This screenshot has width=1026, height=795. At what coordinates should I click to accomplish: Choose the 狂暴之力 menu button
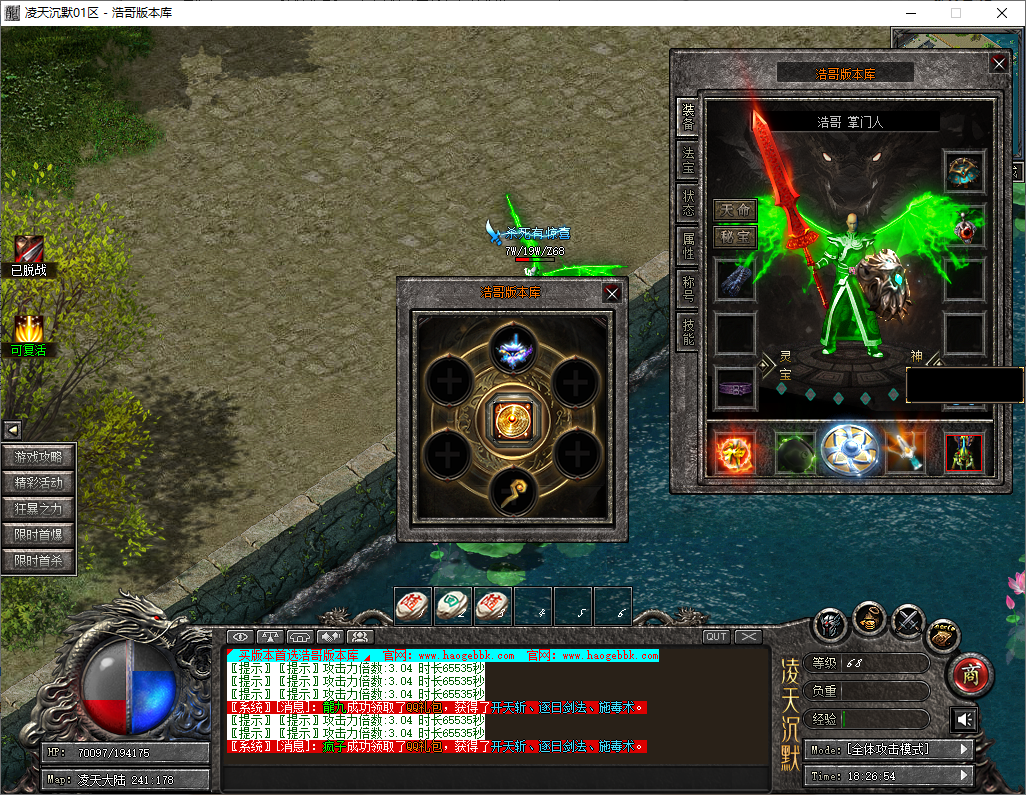click(39, 509)
